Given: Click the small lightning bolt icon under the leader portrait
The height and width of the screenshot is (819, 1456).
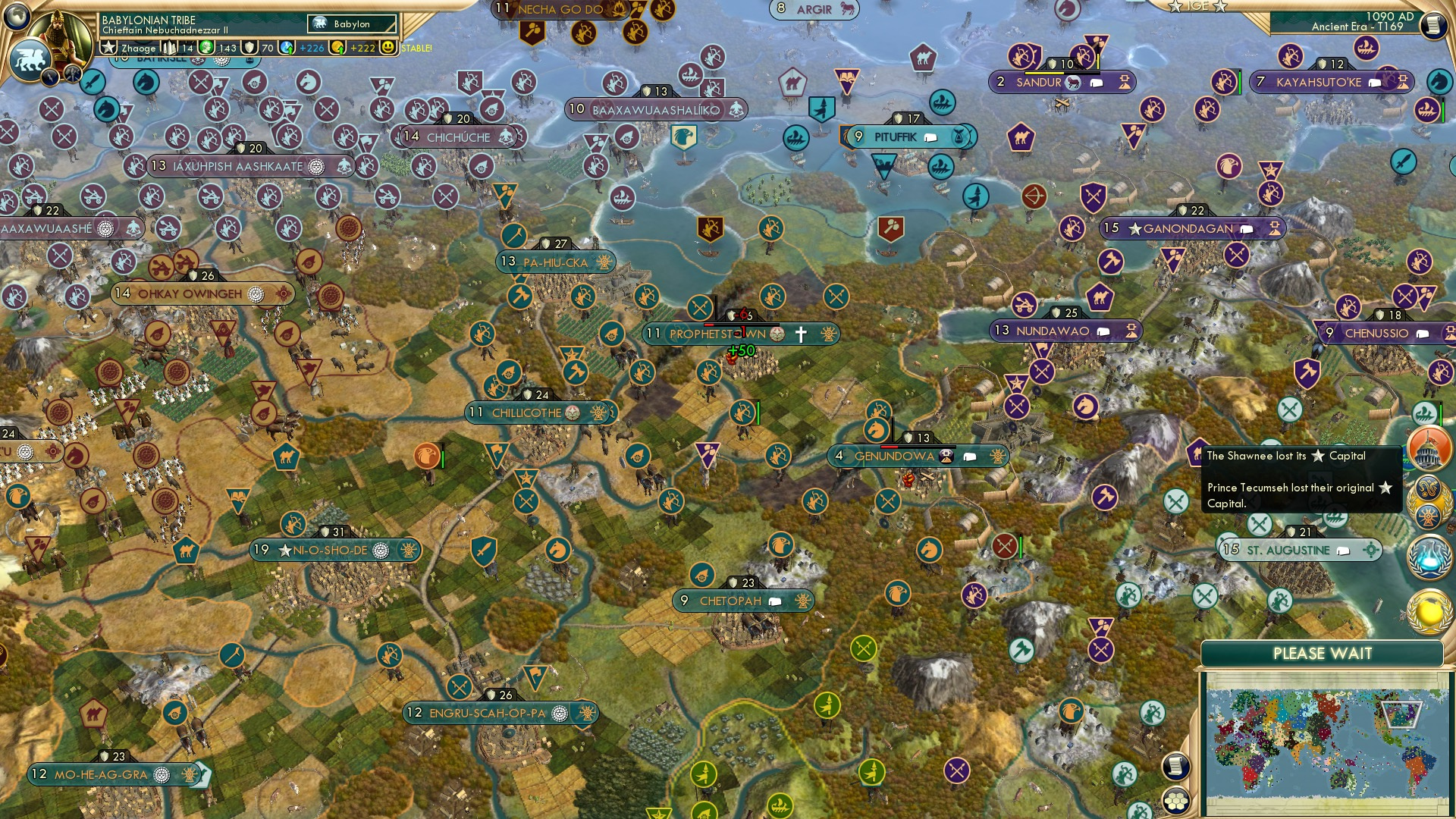Looking at the screenshot, I should tap(50, 77).
